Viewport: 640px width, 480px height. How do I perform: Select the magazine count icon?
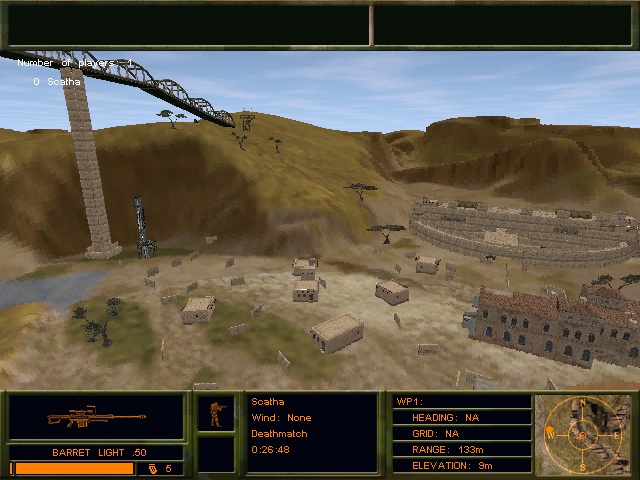tap(153, 468)
